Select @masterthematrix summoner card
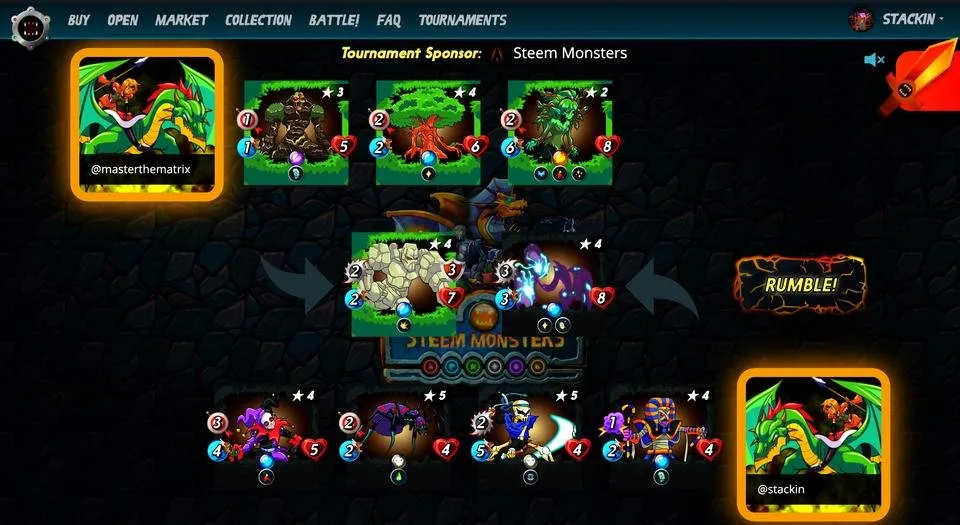Image resolution: width=960 pixels, height=525 pixels. tap(146, 124)
